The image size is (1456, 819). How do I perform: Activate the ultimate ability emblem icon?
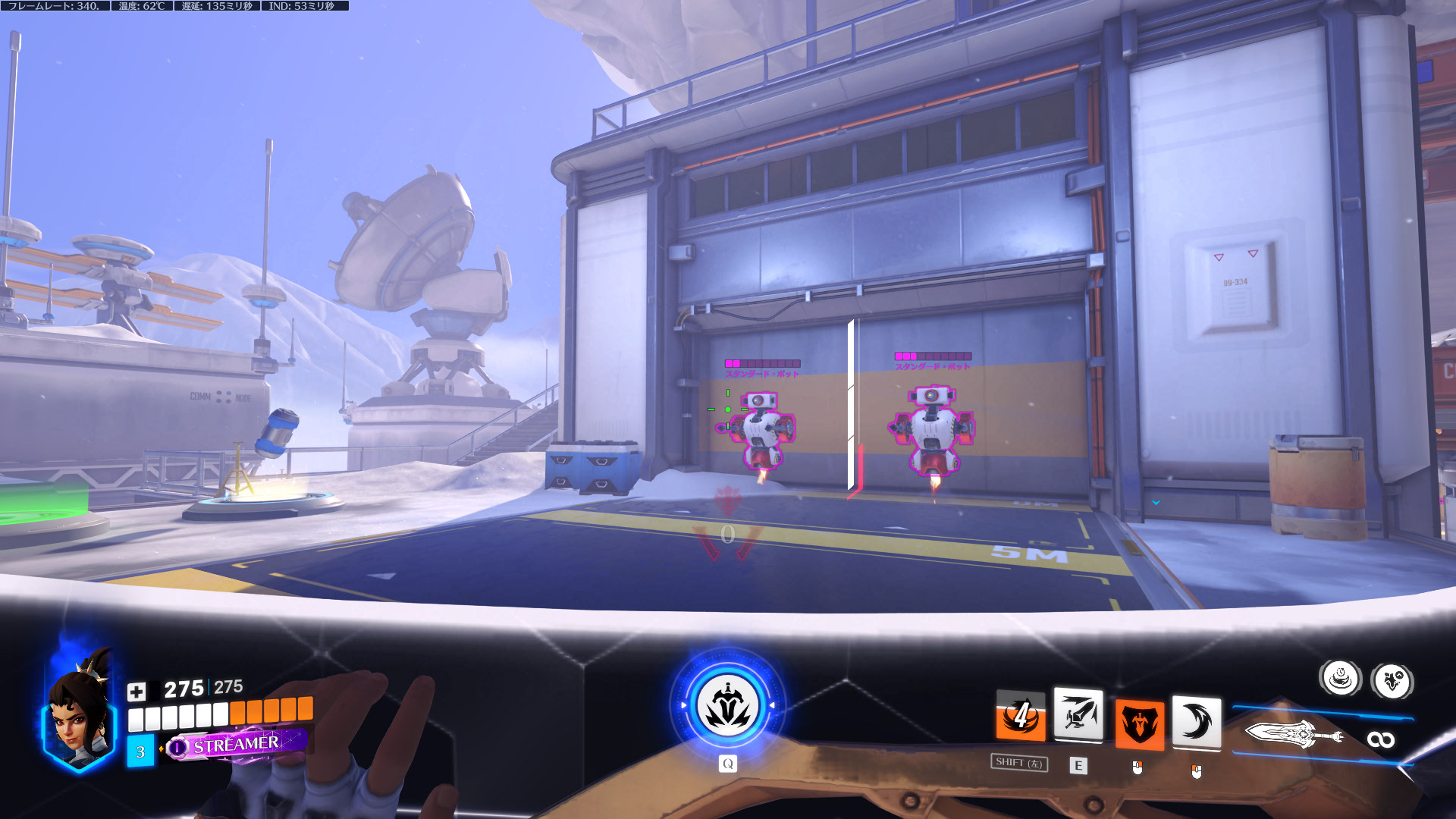coord(727,706)
